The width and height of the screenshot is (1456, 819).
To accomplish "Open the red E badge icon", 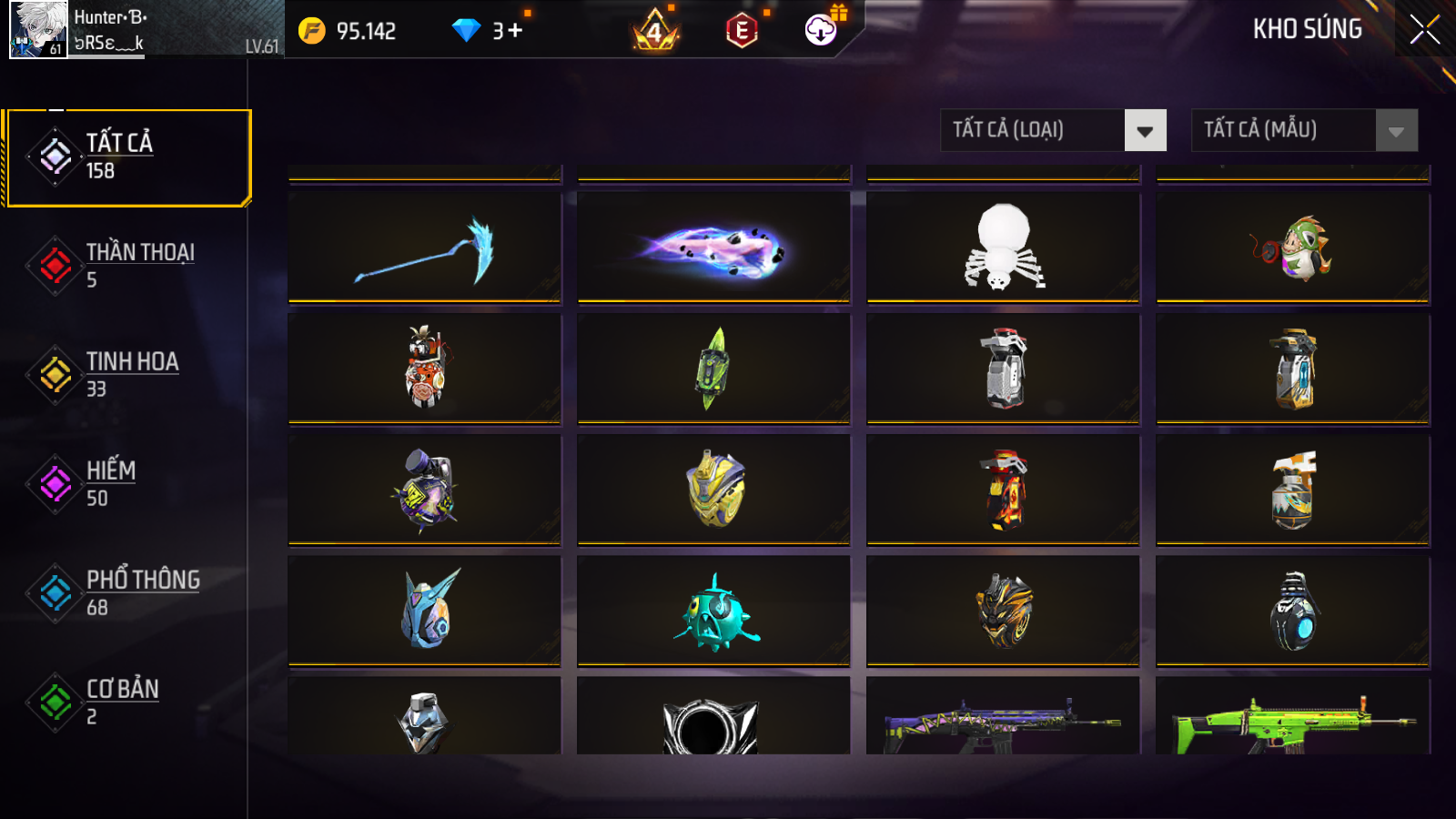I will click(x=742, y=31).
